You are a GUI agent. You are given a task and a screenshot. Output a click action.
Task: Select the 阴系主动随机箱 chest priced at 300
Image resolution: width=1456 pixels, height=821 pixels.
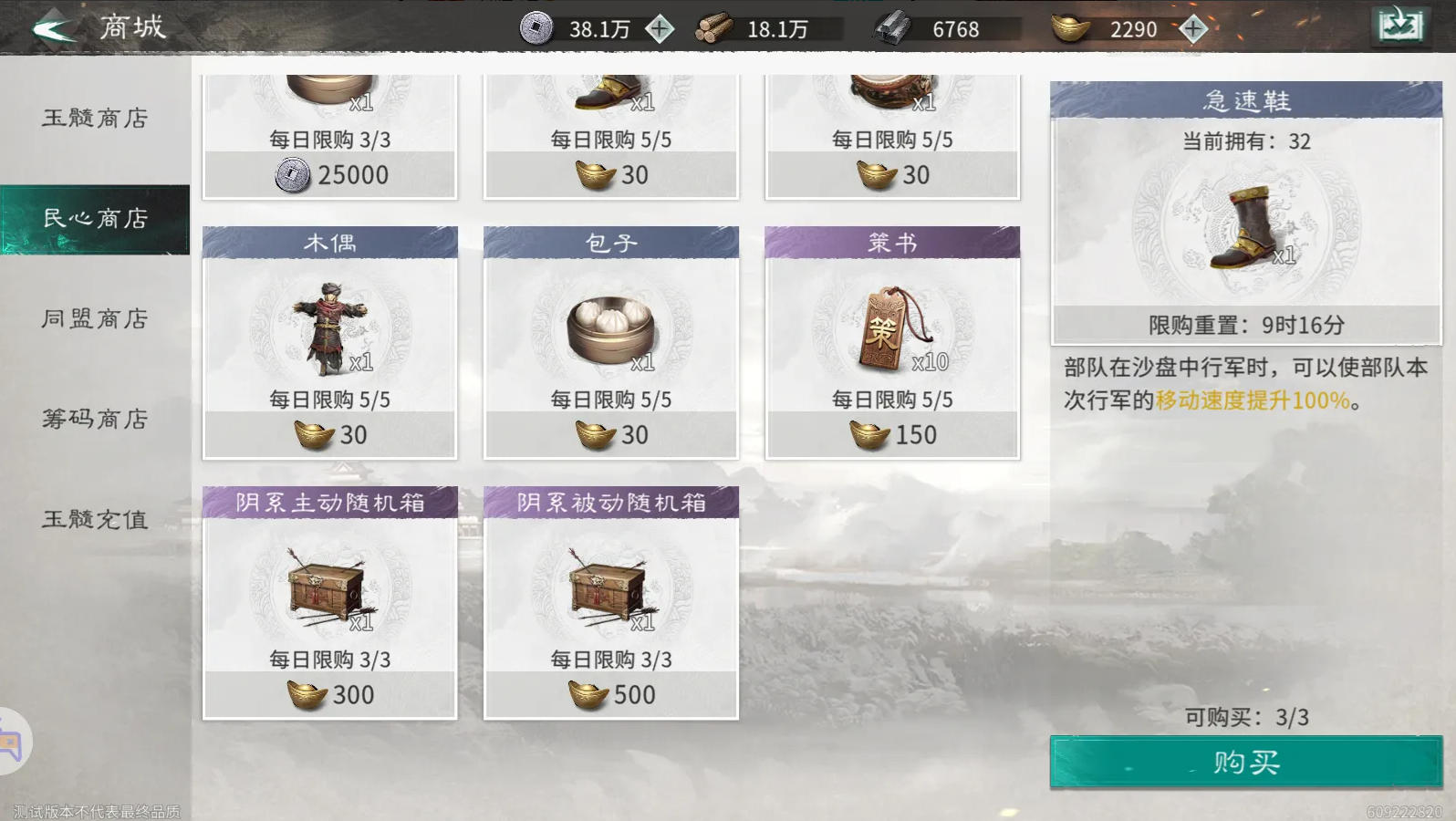[330, 602]
